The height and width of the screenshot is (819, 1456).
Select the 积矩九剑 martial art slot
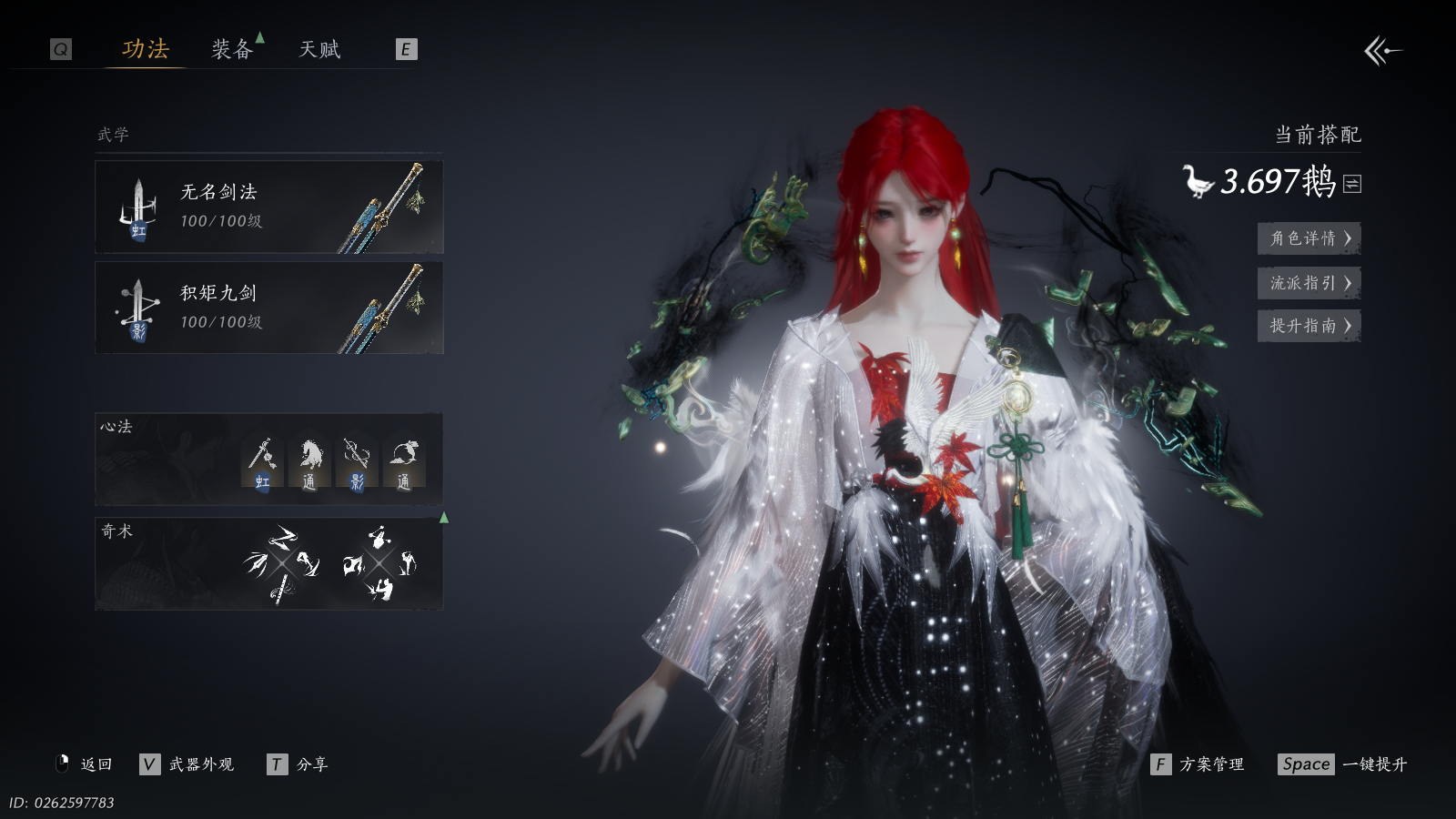[x=269, y=308]
